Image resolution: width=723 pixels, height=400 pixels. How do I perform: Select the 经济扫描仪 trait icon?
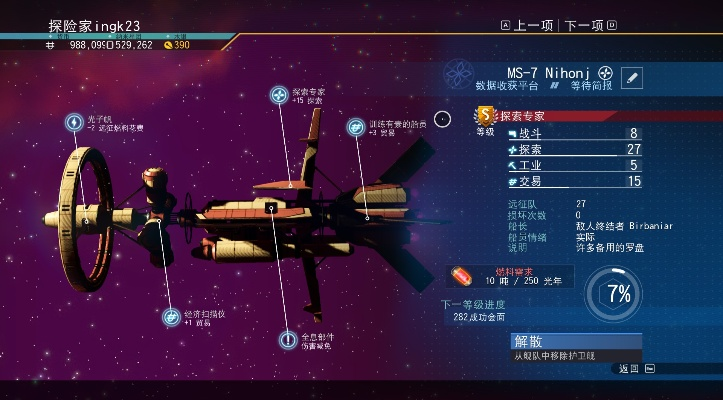coord(172,316)
